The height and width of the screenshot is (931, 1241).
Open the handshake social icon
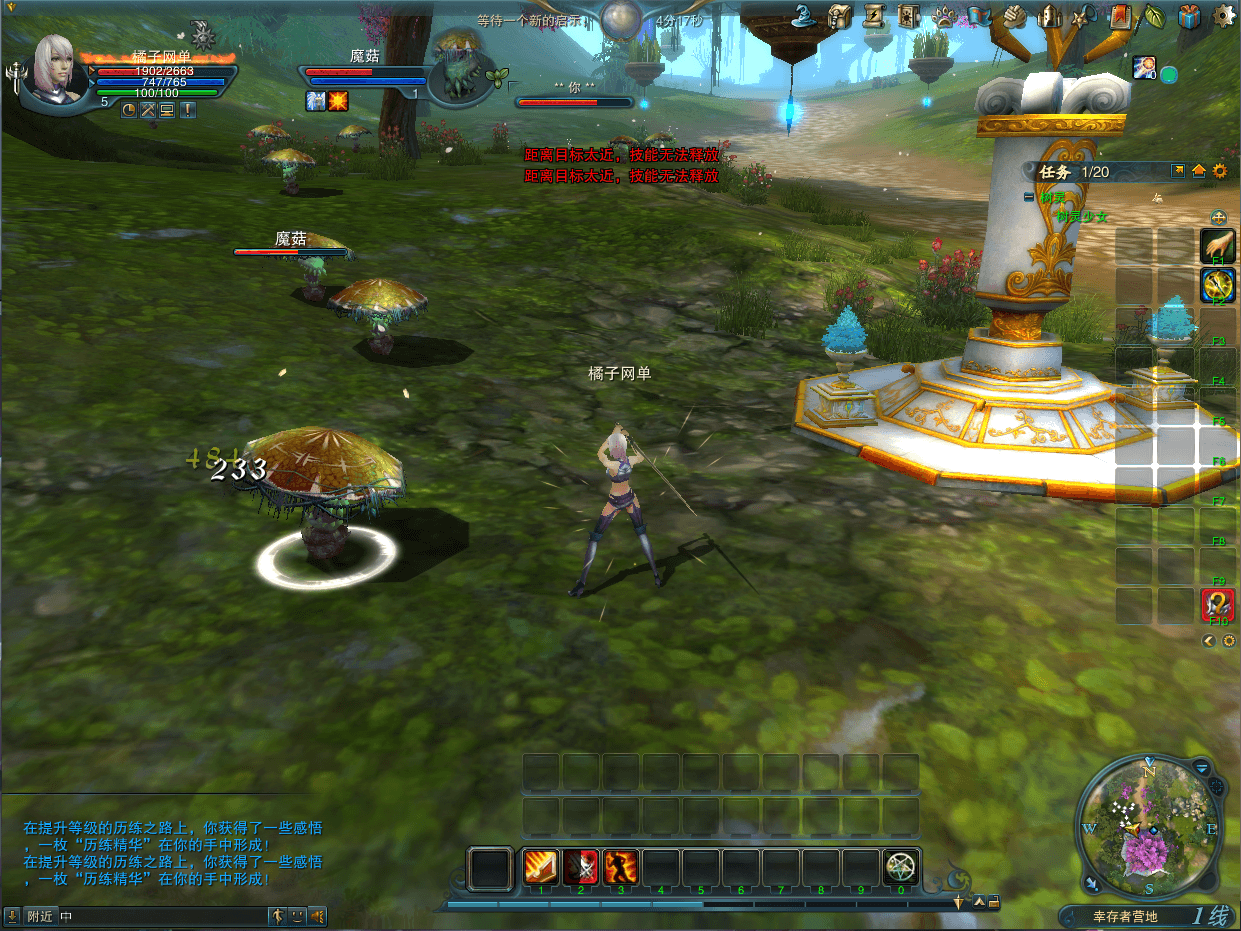(x=1014, y=16)
